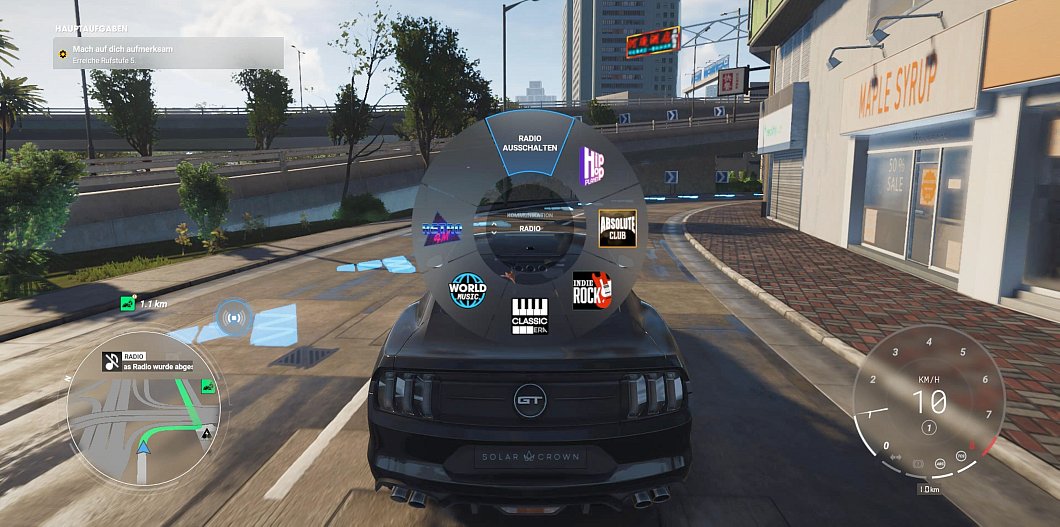Image resolution: width=1060 pixels, height=527 pixels.
Task: Tune in to Absolute Club station
Action: click(x=616, y=227)
